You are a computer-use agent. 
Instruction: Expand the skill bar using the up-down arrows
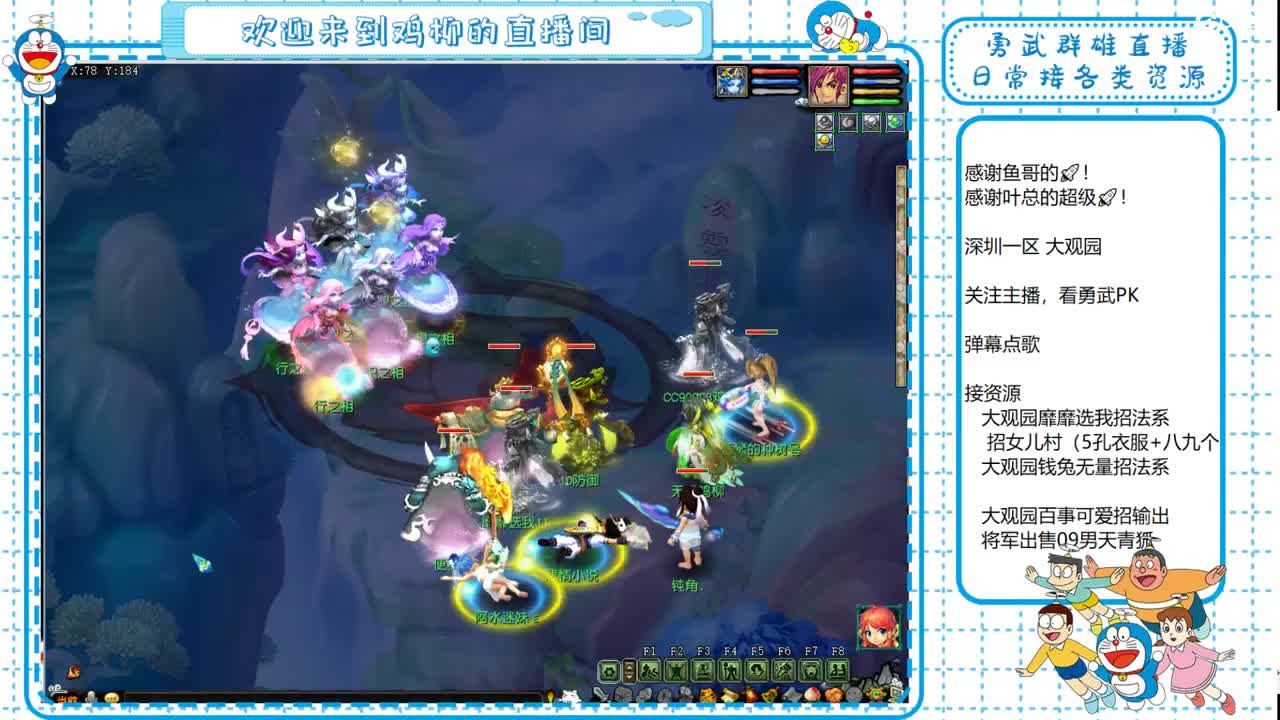(x=629, y=668)
